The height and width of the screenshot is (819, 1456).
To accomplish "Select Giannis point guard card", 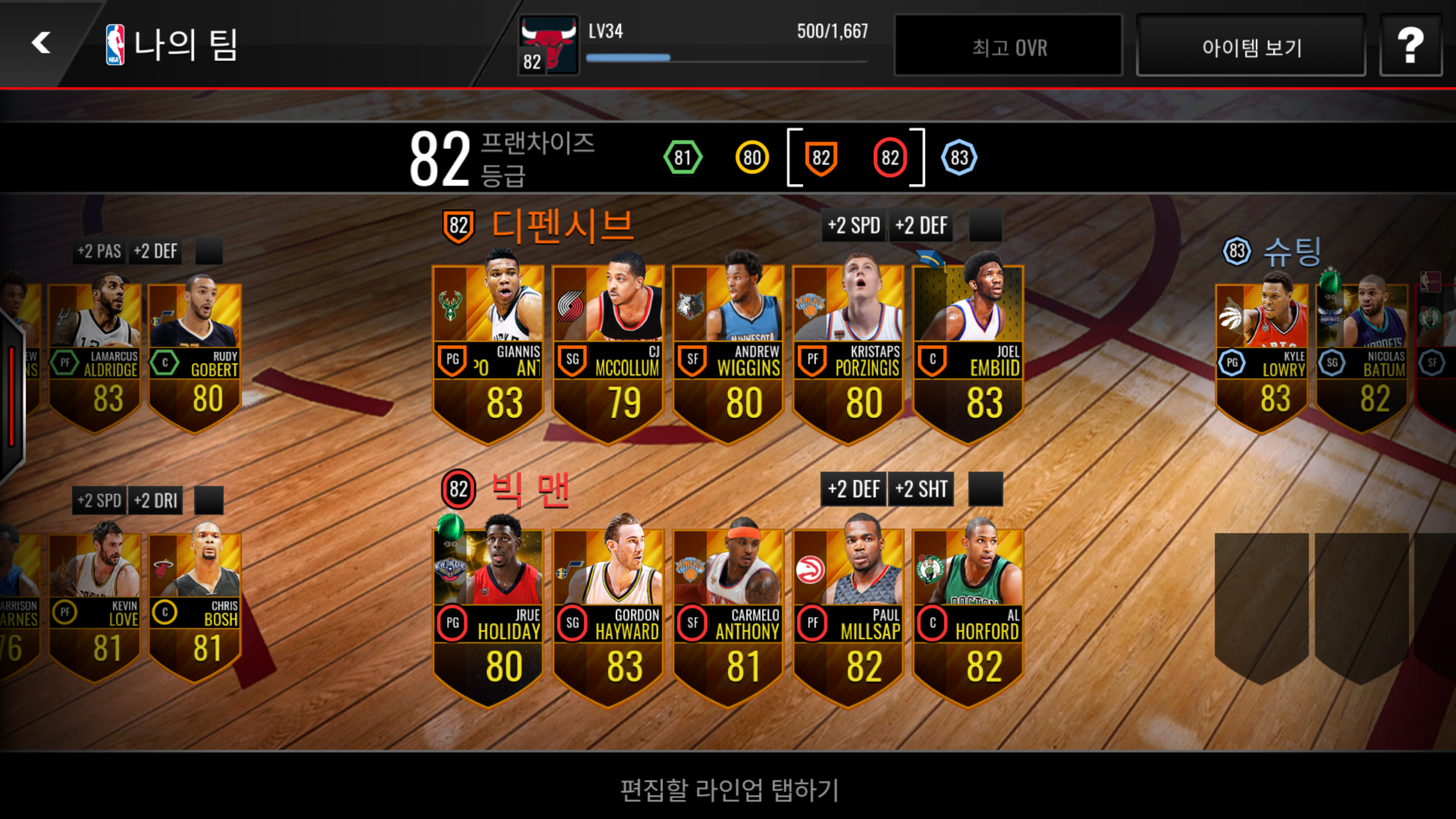I will (x=488, y=353).
